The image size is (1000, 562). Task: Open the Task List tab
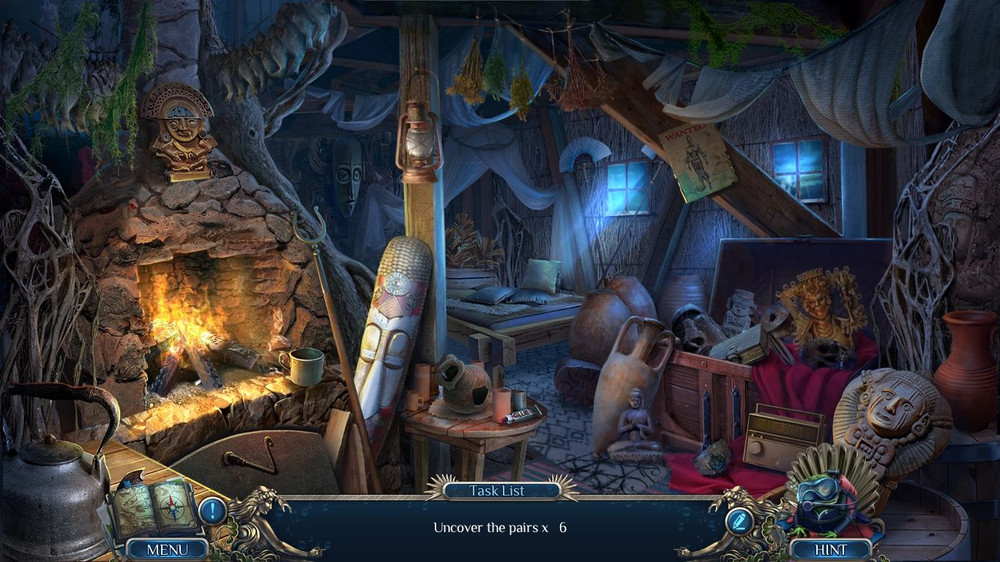click(499, 490)
